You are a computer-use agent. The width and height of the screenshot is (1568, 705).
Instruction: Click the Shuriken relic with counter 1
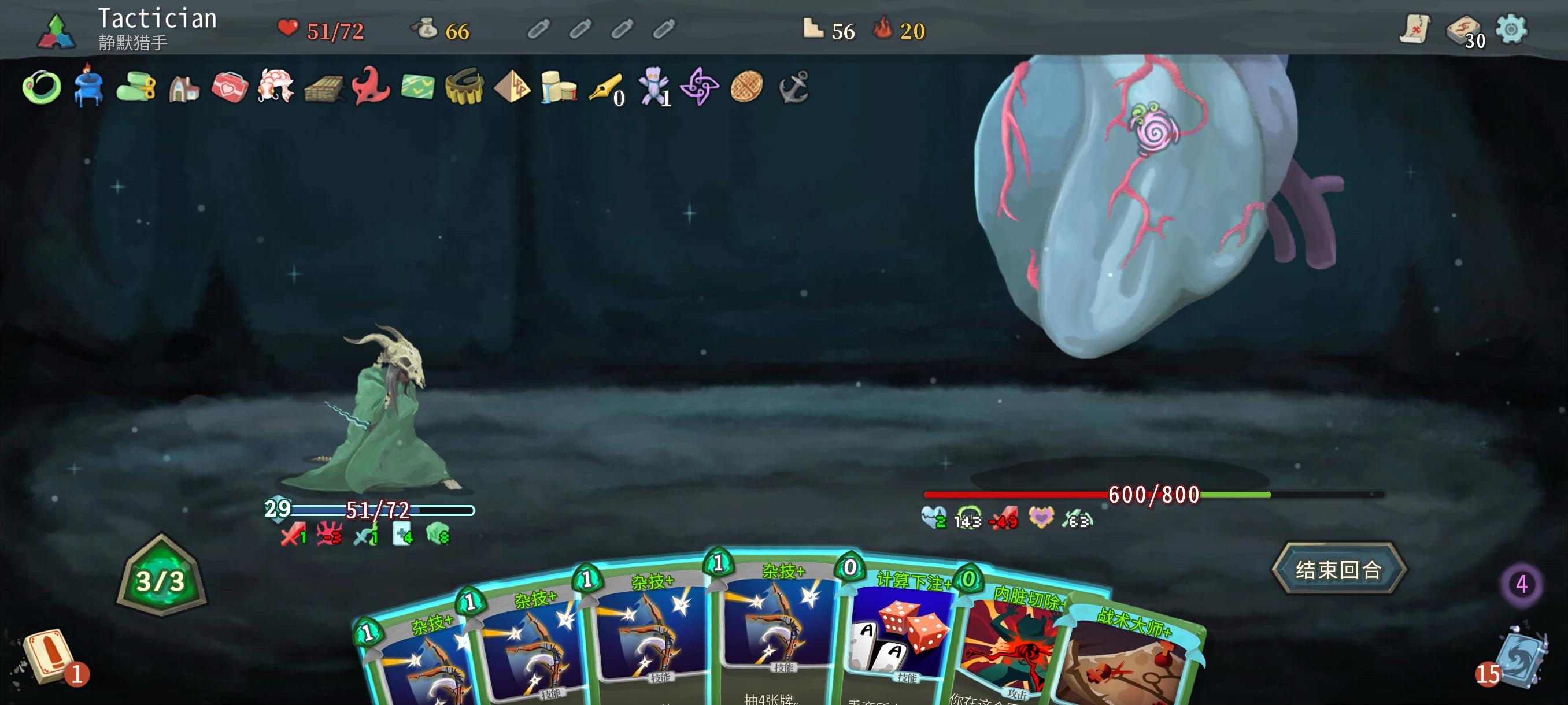[699, 88]
